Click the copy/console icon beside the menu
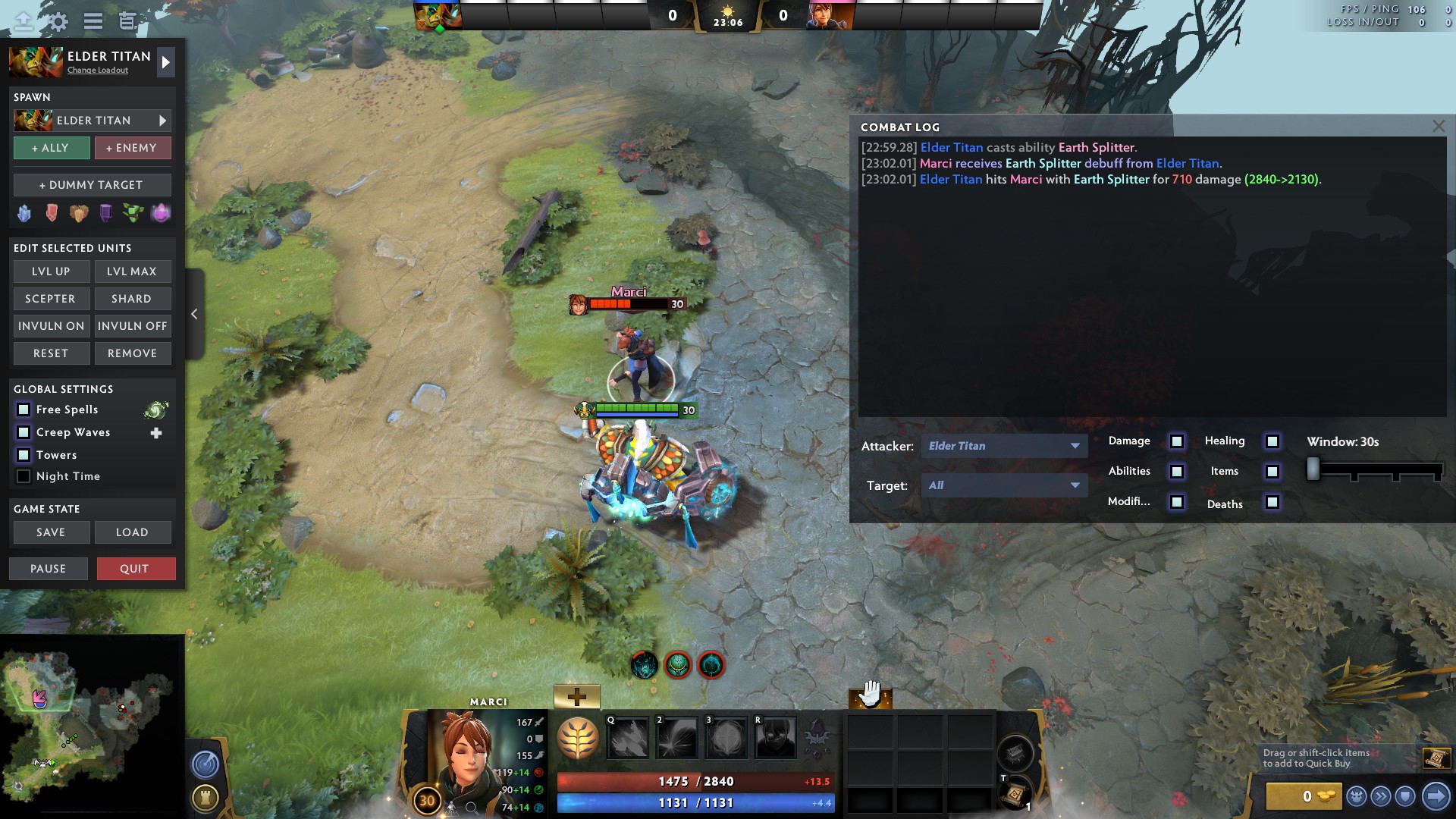 127,21
